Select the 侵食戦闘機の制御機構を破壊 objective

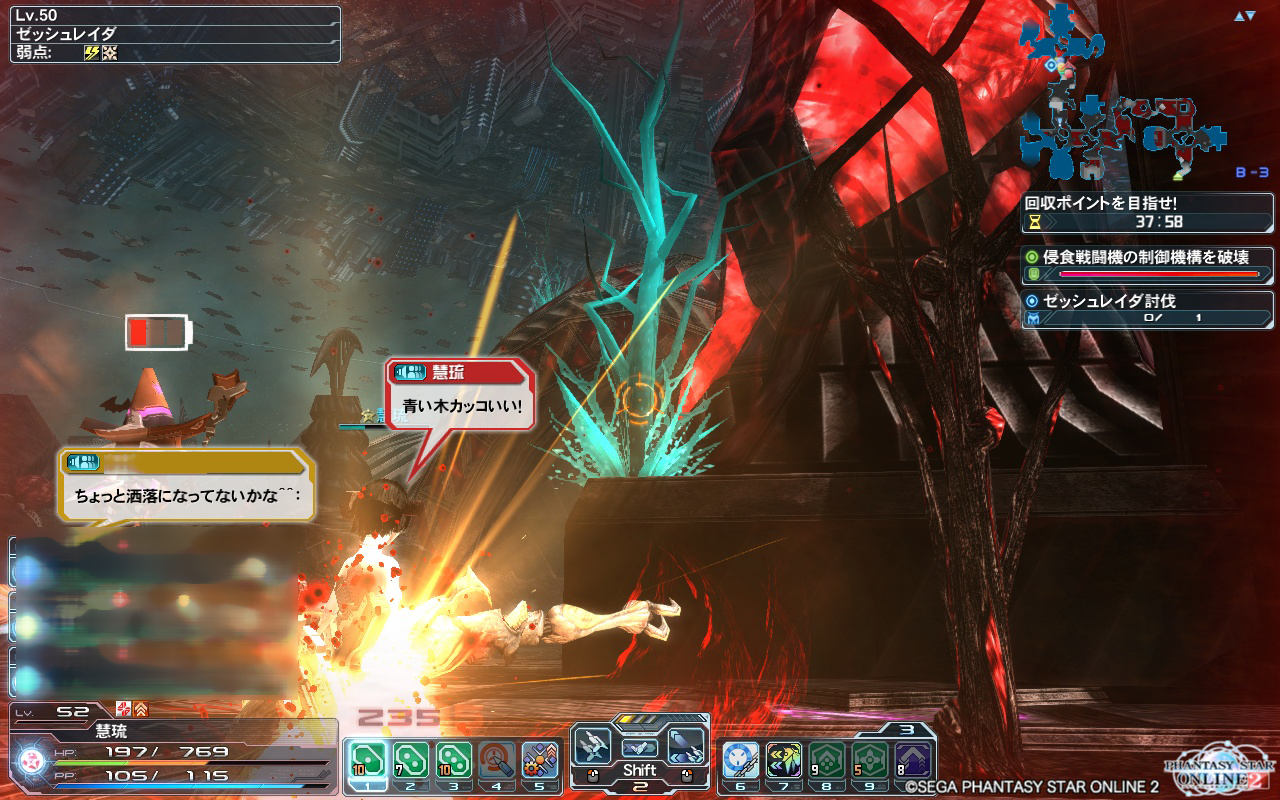coord(1148,264)
